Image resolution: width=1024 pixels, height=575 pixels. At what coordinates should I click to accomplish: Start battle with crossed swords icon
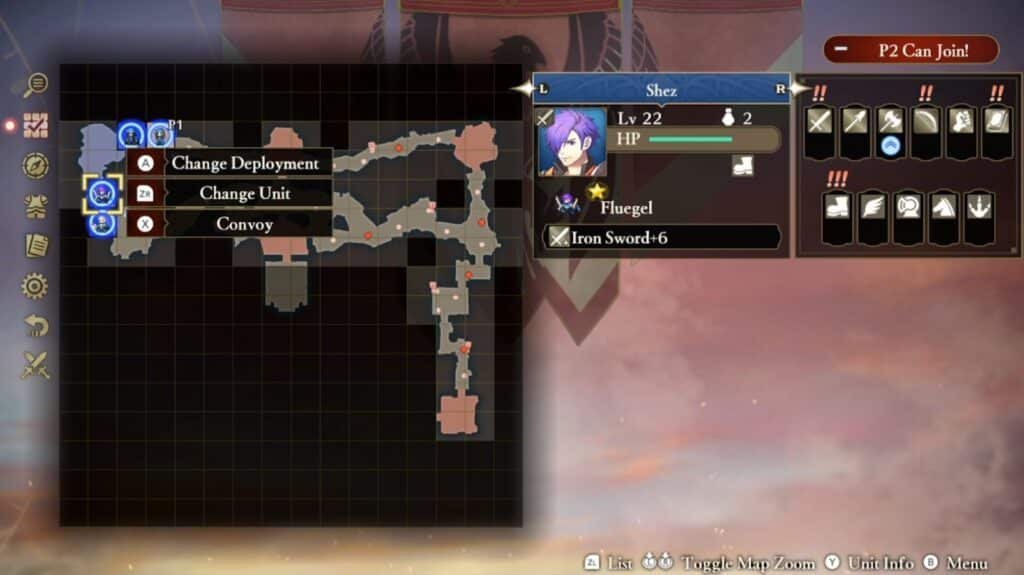36,366
